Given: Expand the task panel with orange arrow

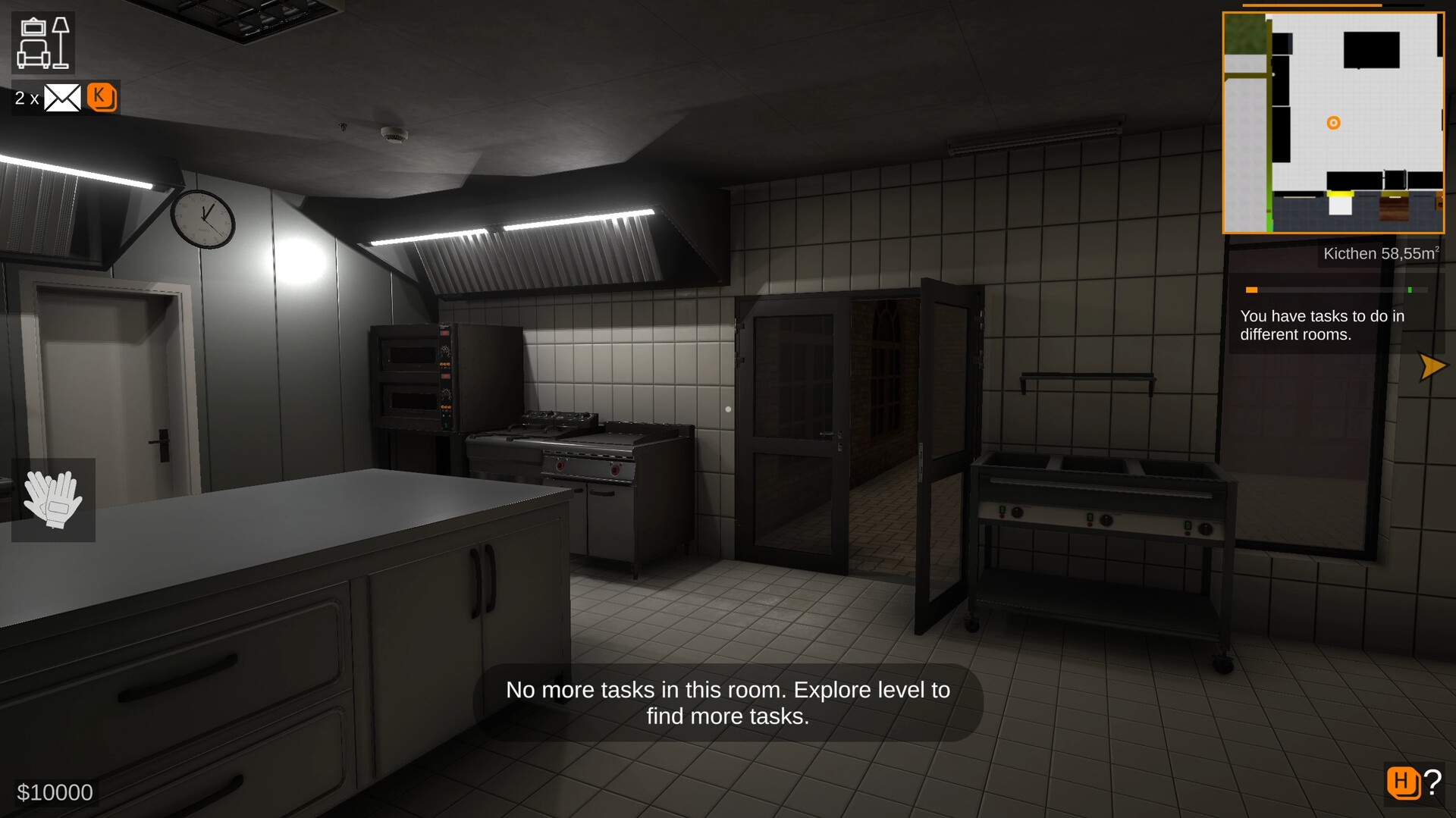Looking at the screenshot, I should click(1432, 367).
